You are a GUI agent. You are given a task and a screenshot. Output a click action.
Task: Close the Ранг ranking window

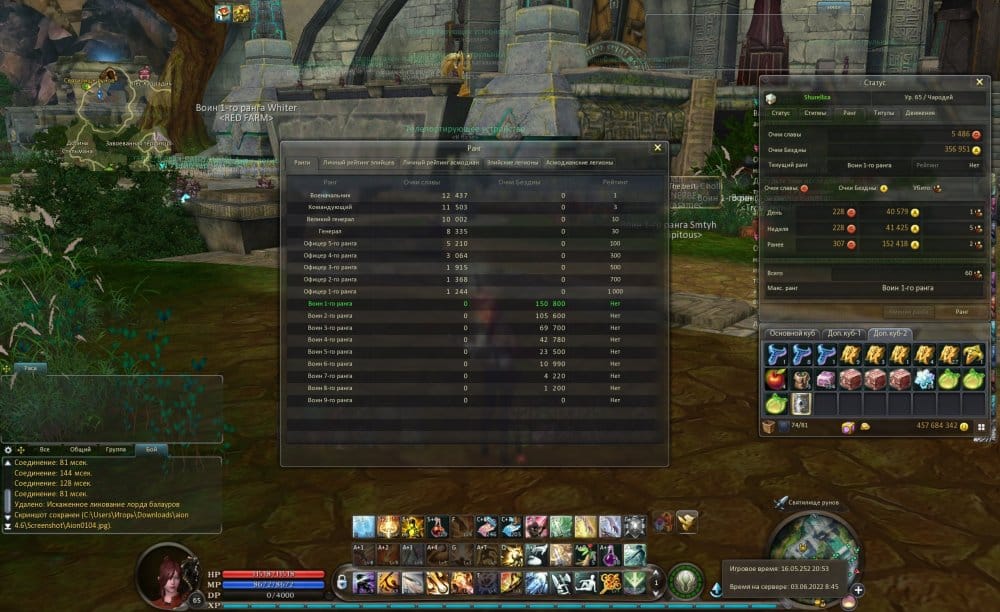tap(657, 147)
